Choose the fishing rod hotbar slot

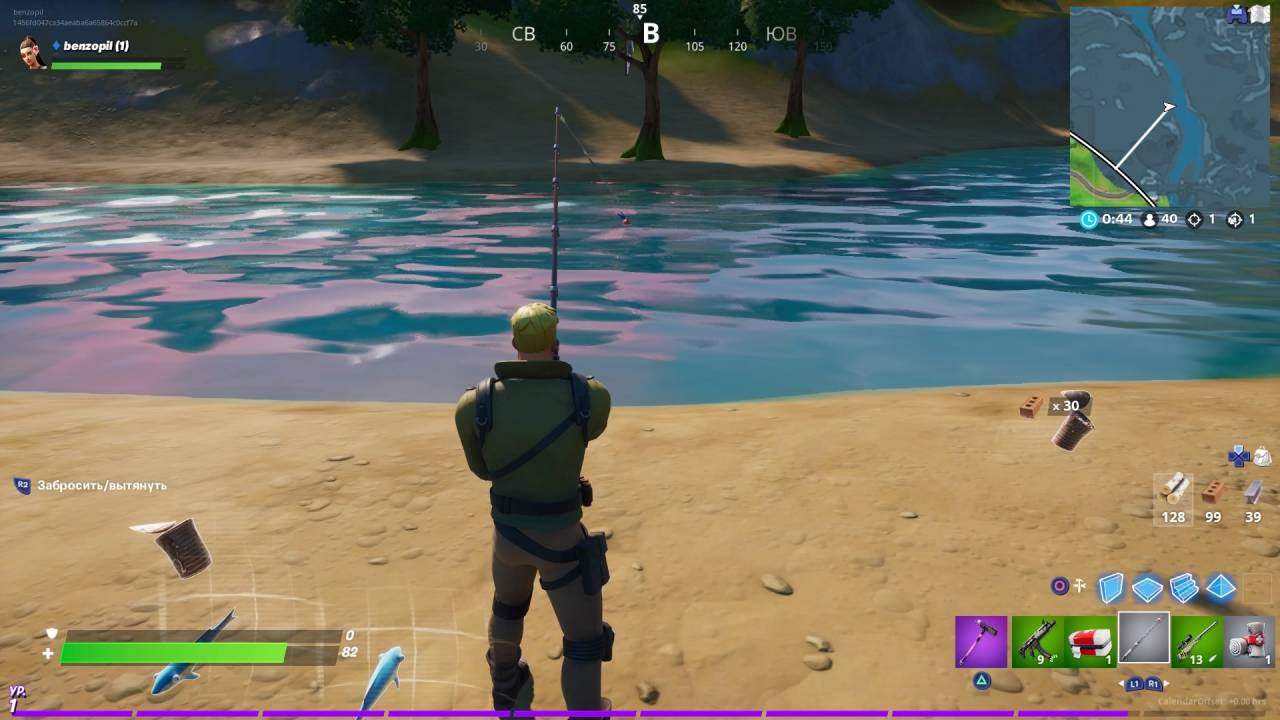1143,638
